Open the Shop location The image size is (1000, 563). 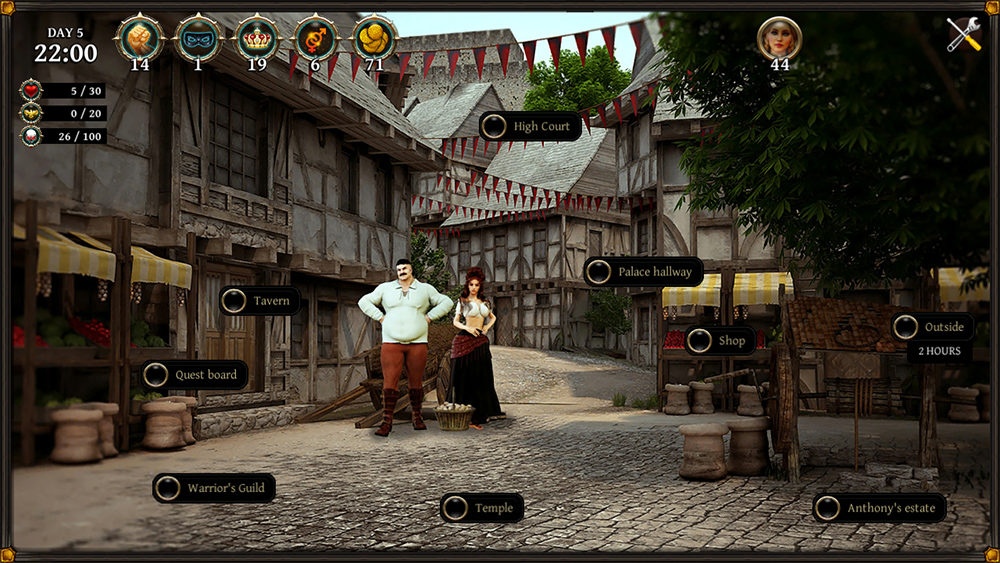click(720, 341)
